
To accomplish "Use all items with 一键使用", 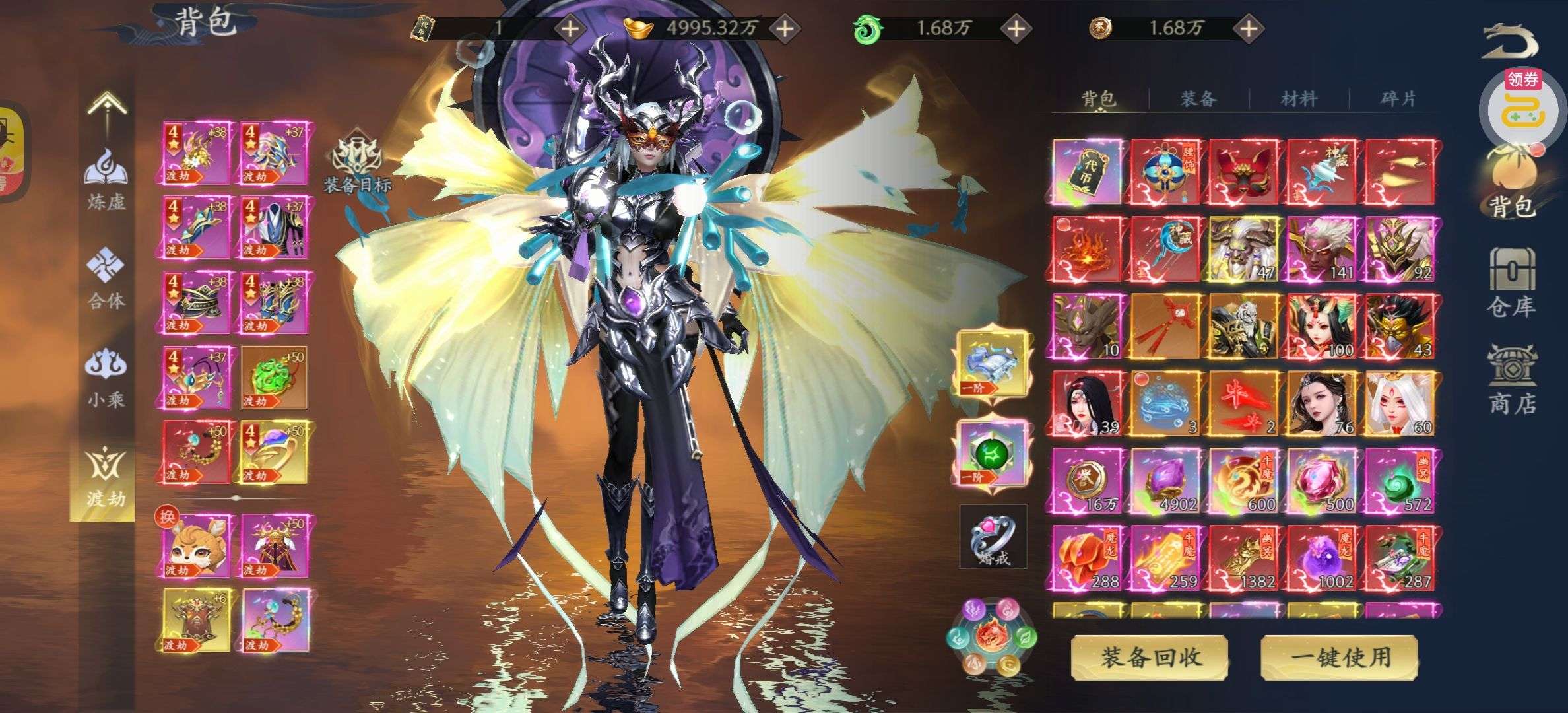I will (1340, 657).
